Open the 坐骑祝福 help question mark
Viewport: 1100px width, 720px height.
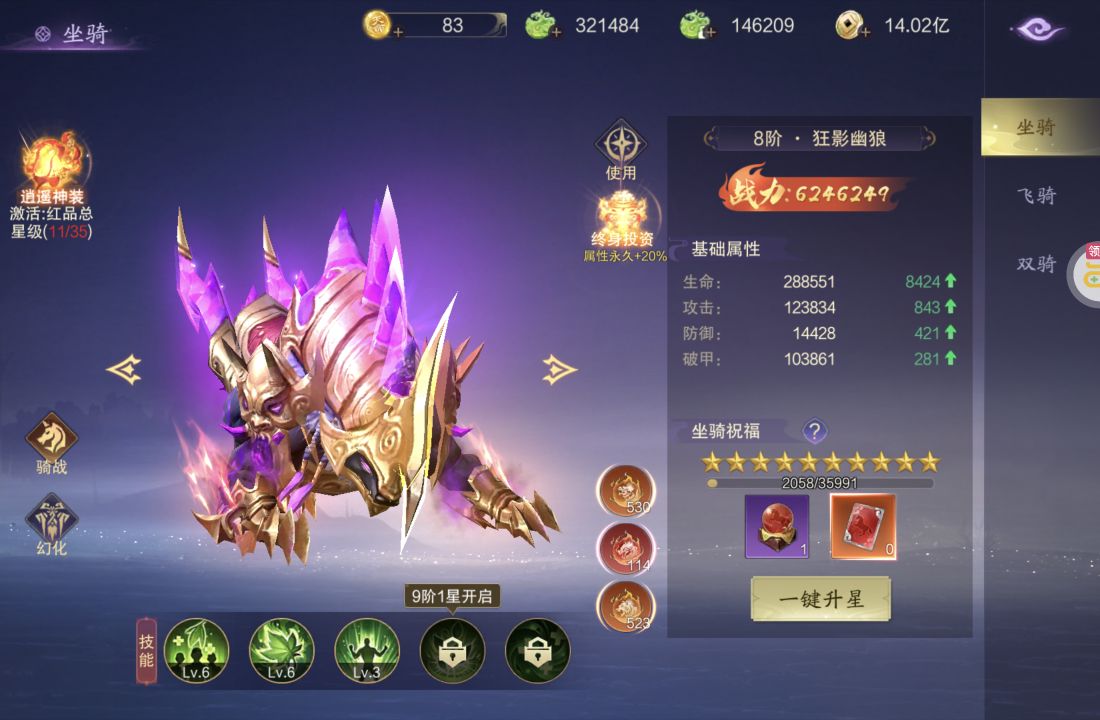pyautogui.click(x=815, y=431)
